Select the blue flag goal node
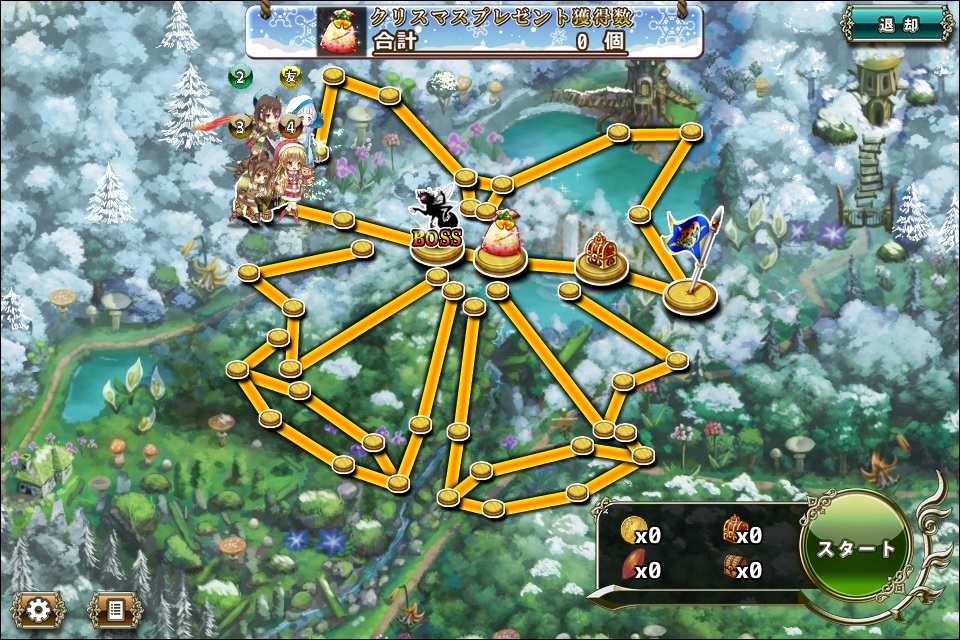Image resolution: width=960 pixels, height=640 pixels. point(690,265)
